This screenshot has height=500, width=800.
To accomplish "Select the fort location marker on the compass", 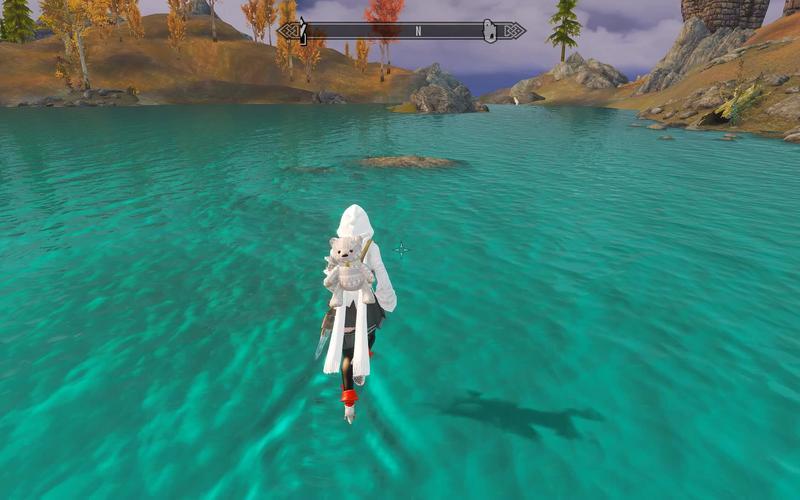I will coord(490,32).
